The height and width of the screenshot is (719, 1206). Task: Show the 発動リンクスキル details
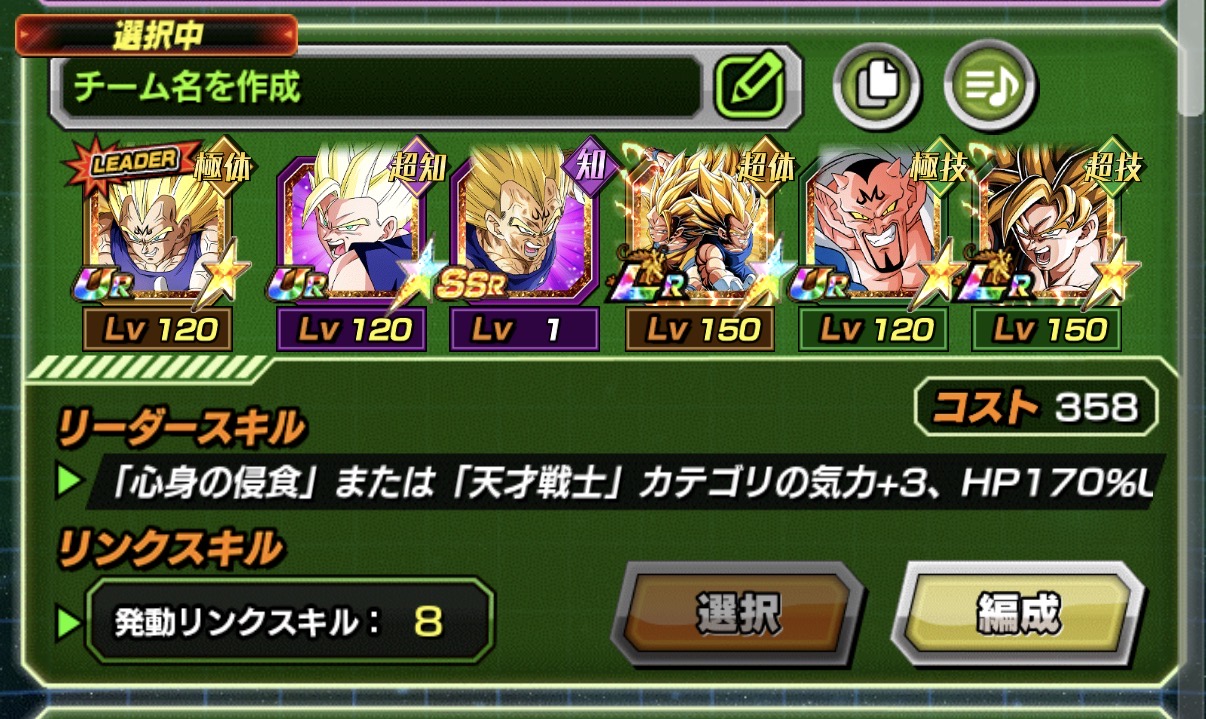point(290,624)
